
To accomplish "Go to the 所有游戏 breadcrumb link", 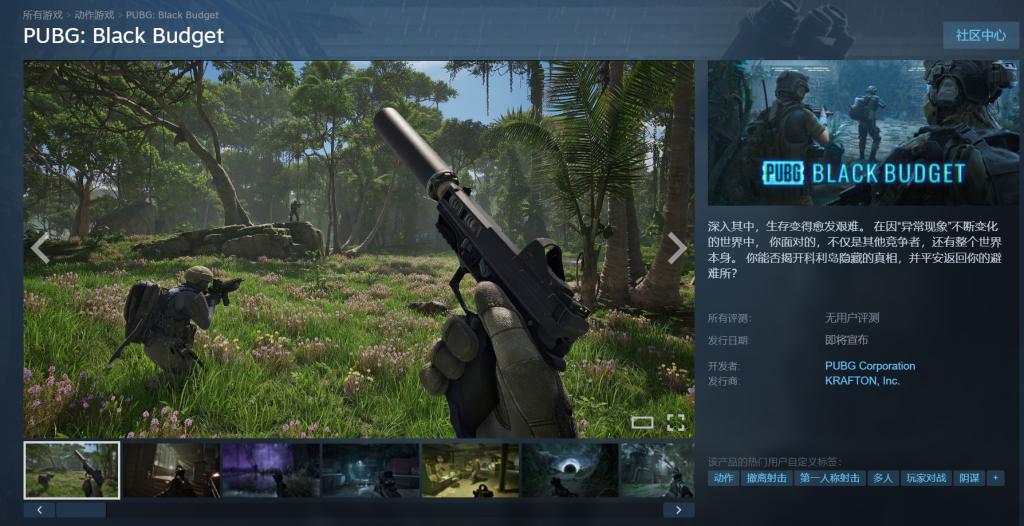I will pos(44,16).
